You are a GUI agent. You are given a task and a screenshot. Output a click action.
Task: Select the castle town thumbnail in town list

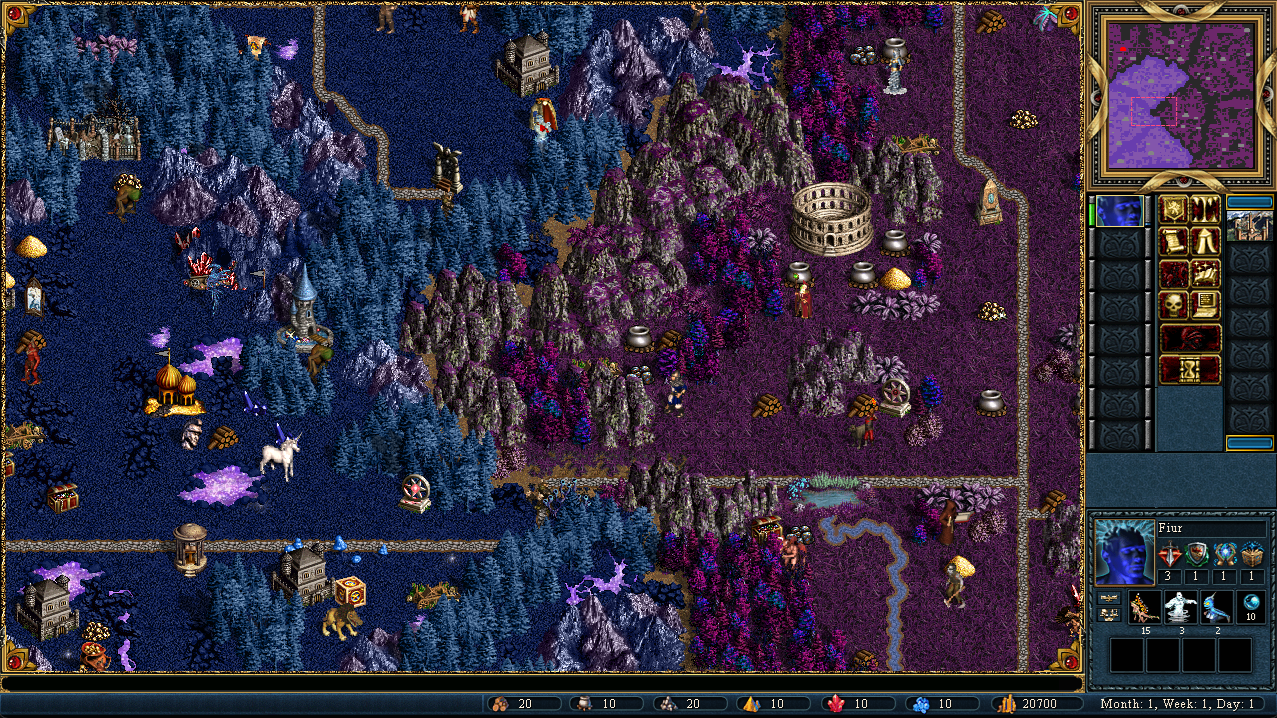coord(1249,227)
